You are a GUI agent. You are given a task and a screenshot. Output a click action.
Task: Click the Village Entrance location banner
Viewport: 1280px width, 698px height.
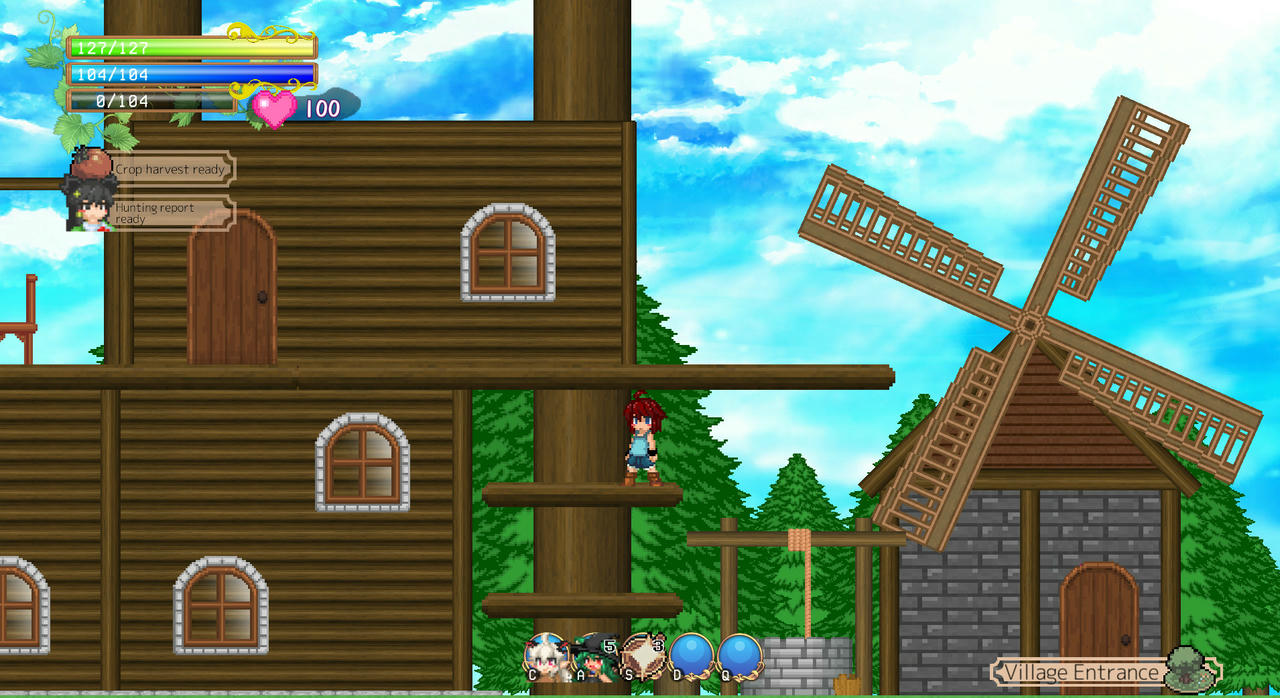click(x=1085, y=672)
